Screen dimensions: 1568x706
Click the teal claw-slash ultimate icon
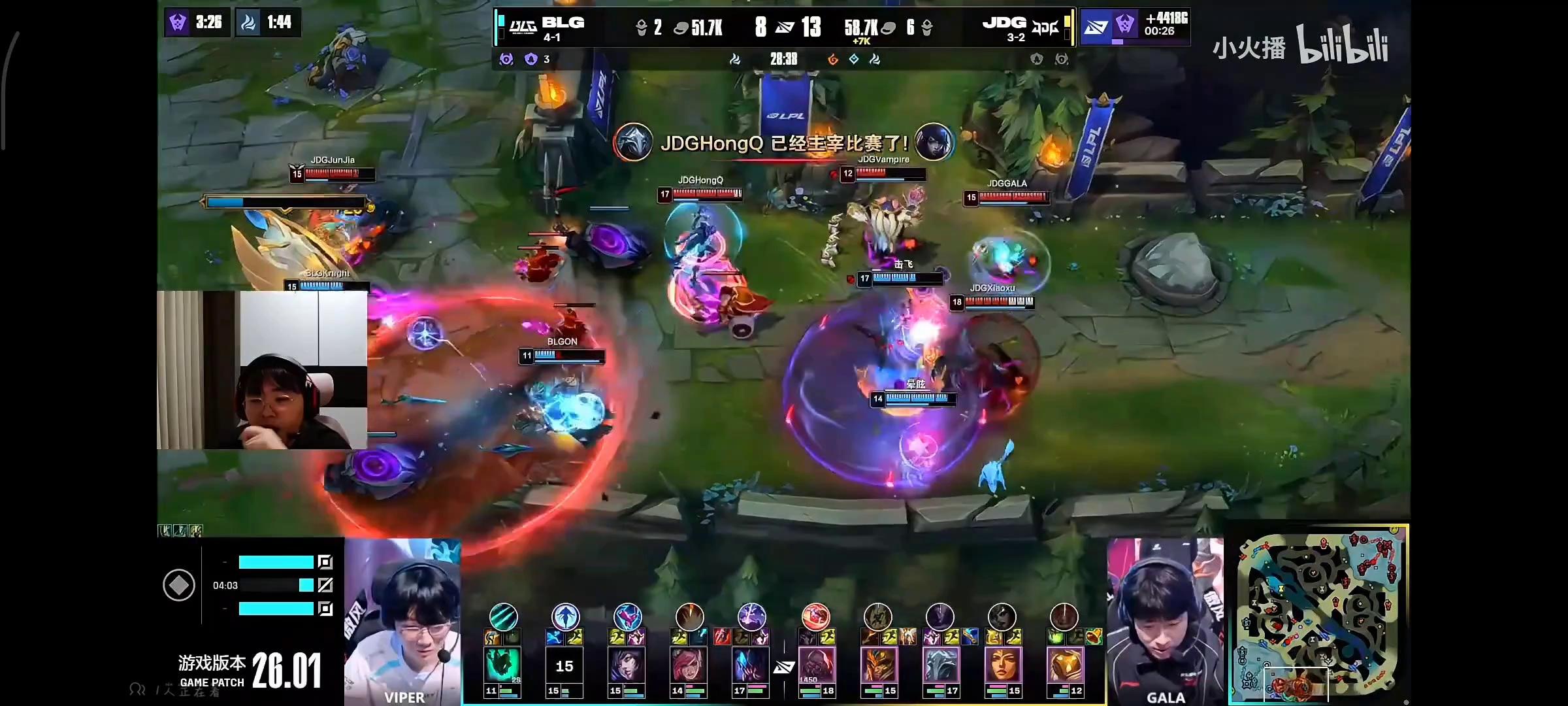coord(503,616)
